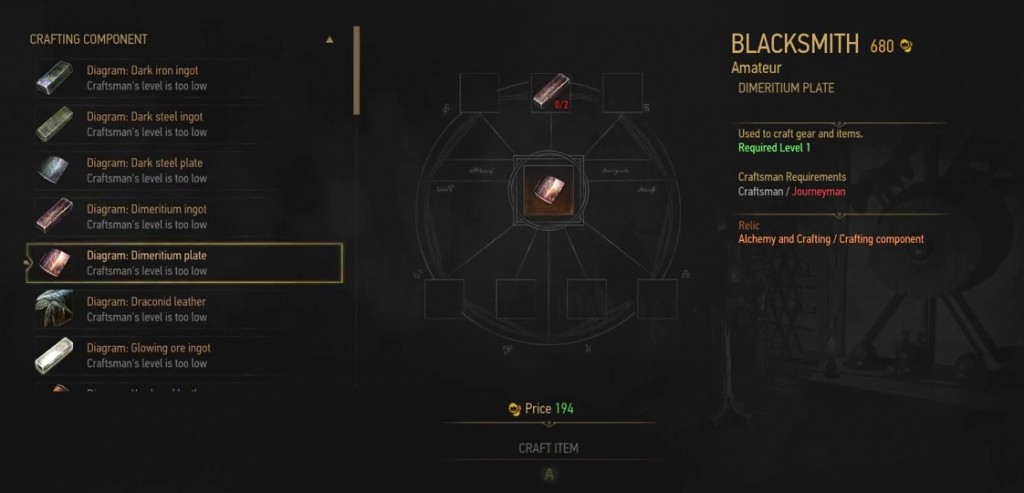Viewport: 1024px width, 493px height.
Task: Click the highlighted Dimeritium plate diagram
Action: 184,263
